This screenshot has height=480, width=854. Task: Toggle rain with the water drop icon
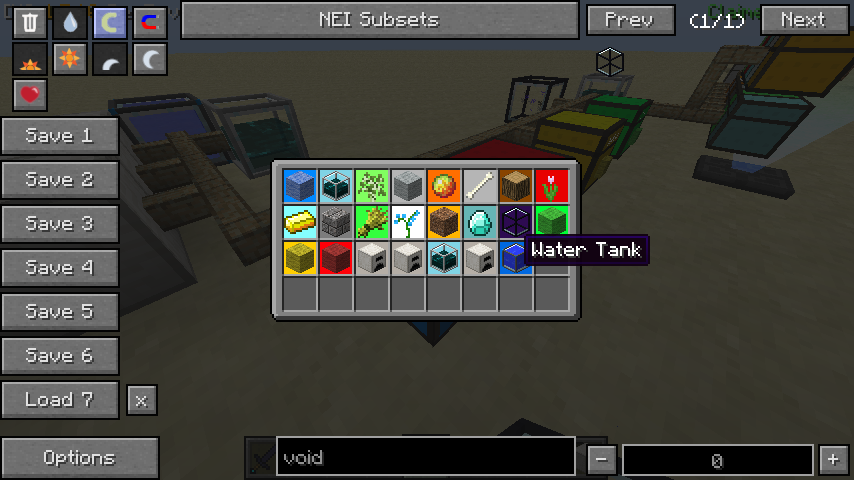tap(70, 22)
